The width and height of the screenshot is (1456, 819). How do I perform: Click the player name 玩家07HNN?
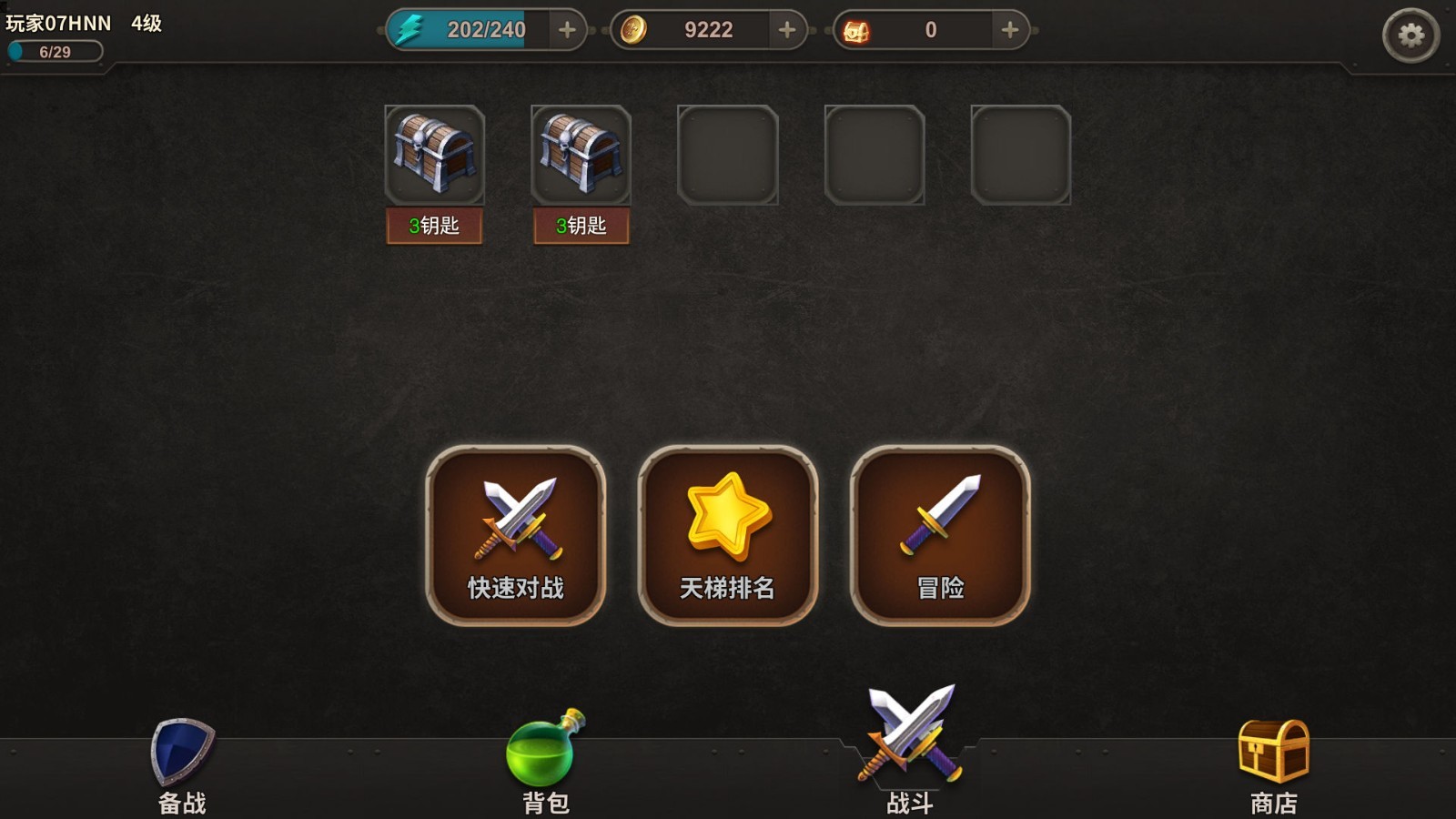(57, 25)
